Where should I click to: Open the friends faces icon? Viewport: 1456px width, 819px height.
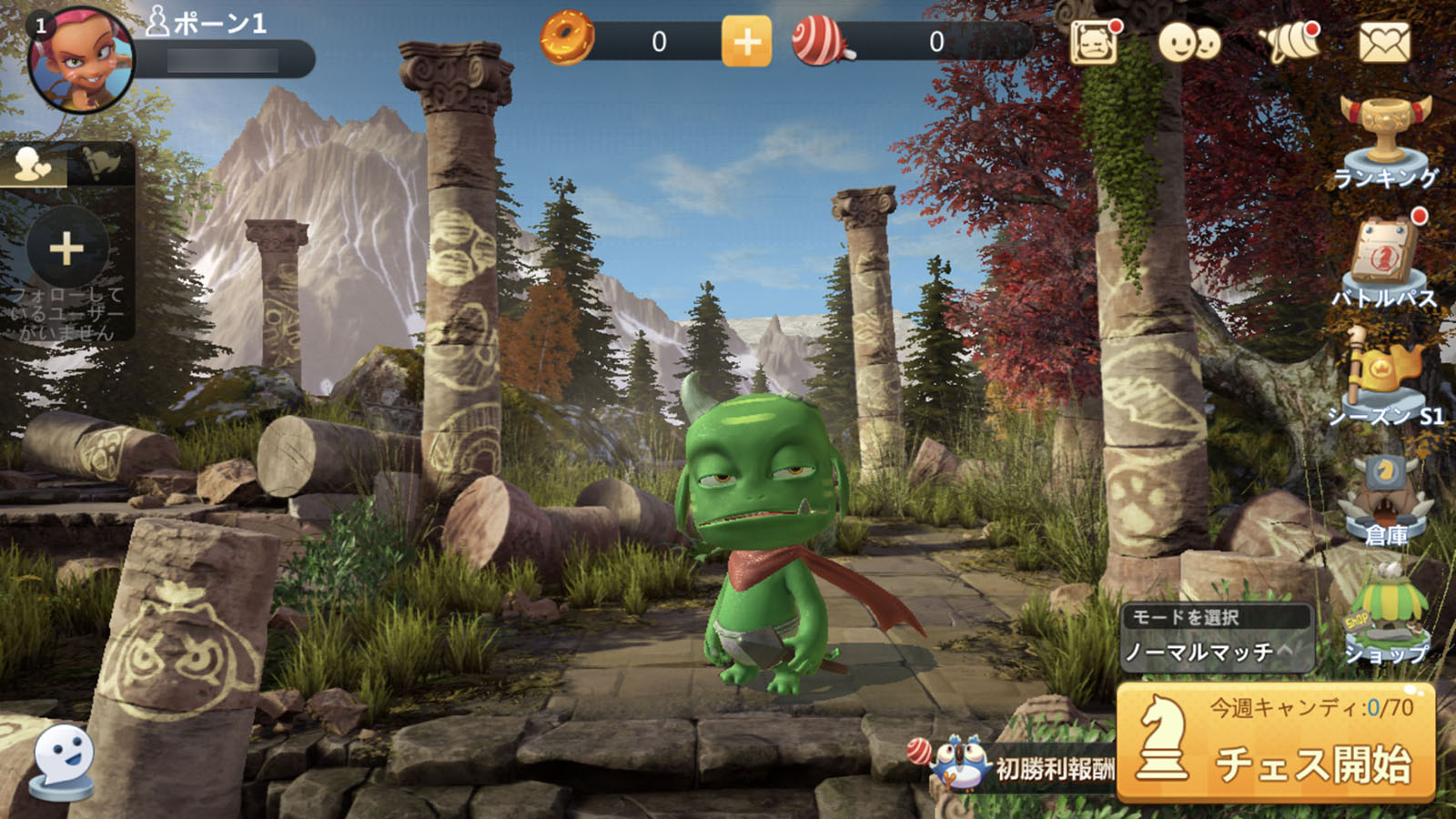coord(1188,42)
